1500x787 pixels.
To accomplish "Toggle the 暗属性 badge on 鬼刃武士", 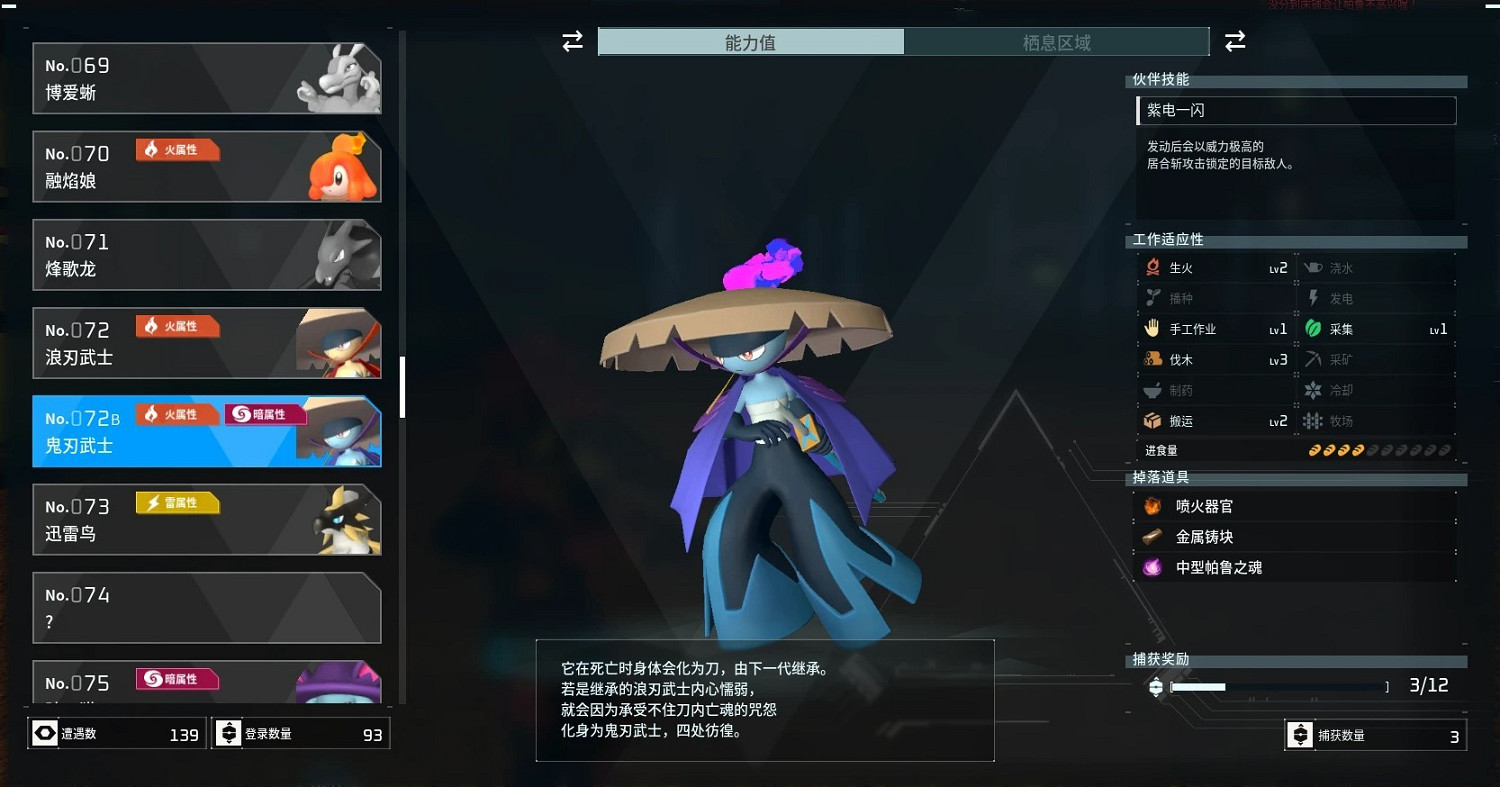I will point(265,414).
